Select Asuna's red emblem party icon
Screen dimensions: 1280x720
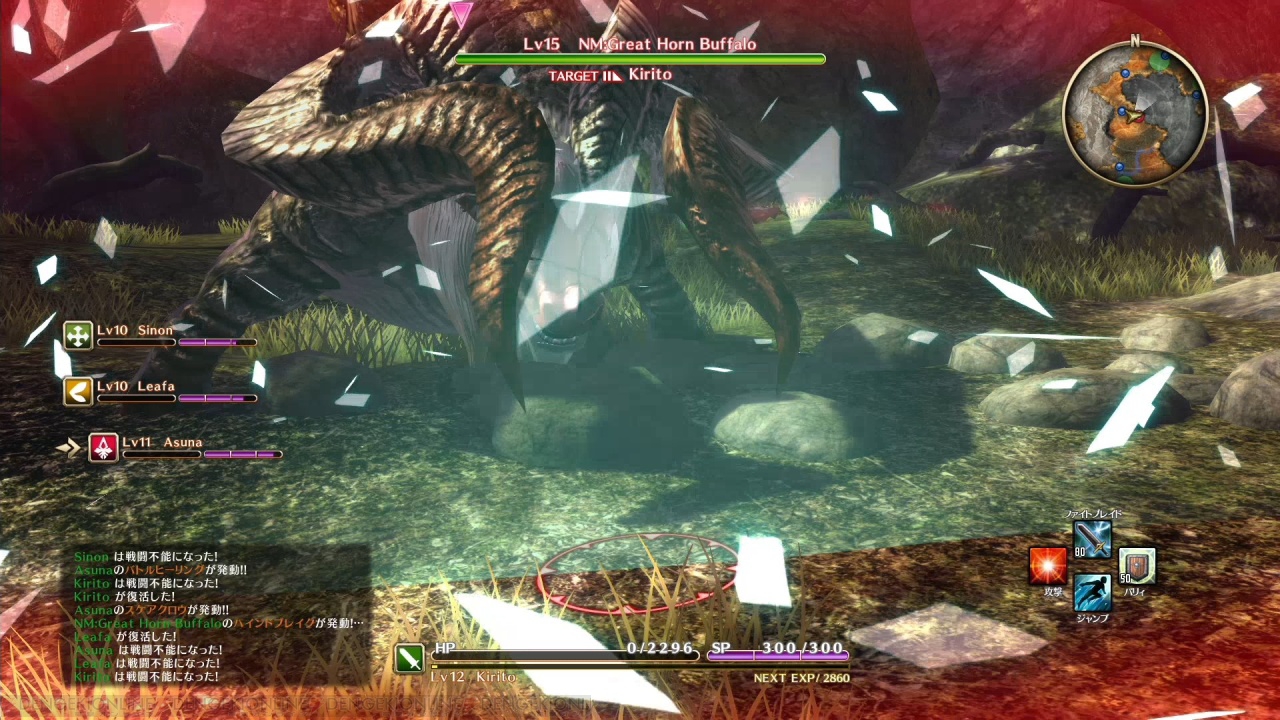104,447
